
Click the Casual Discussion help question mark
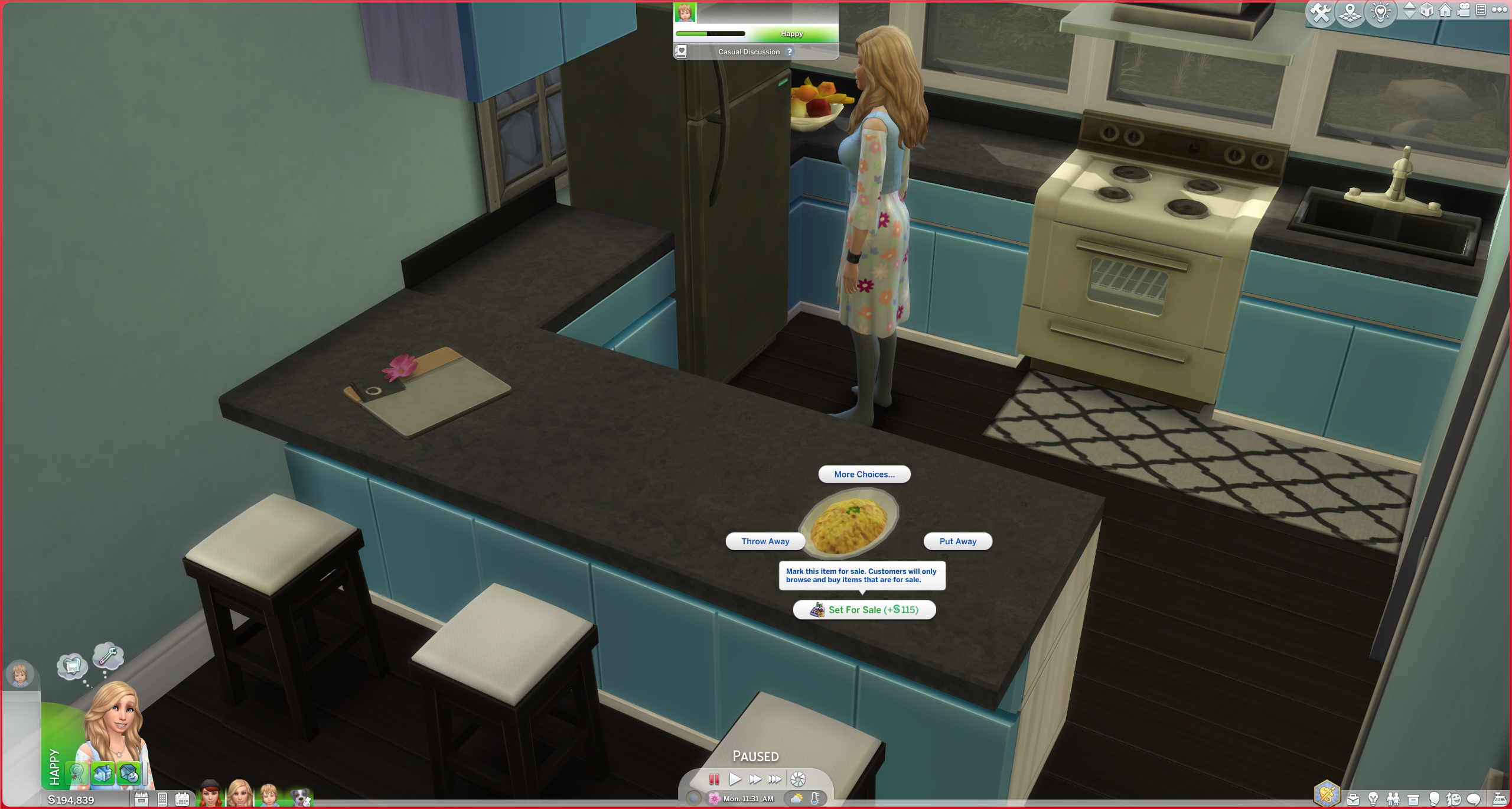[790, 51]
